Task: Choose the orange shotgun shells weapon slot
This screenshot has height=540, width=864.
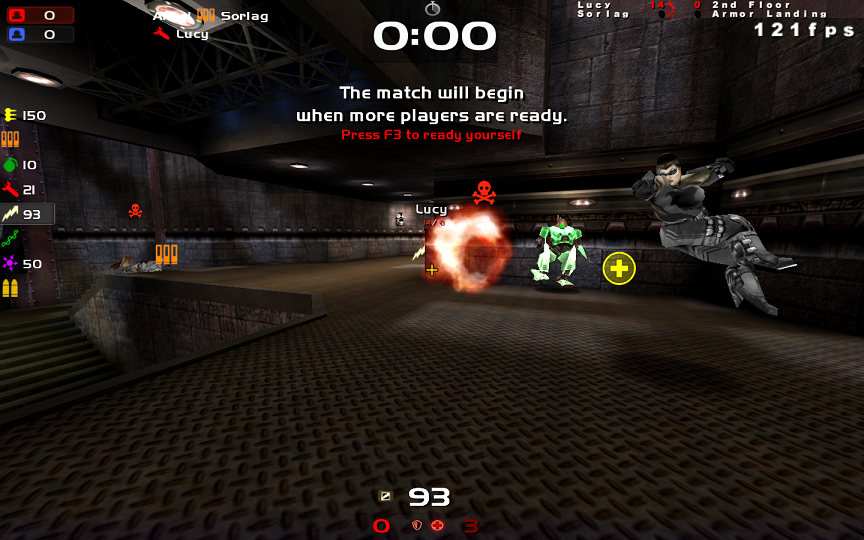Action: coord(11,139)
